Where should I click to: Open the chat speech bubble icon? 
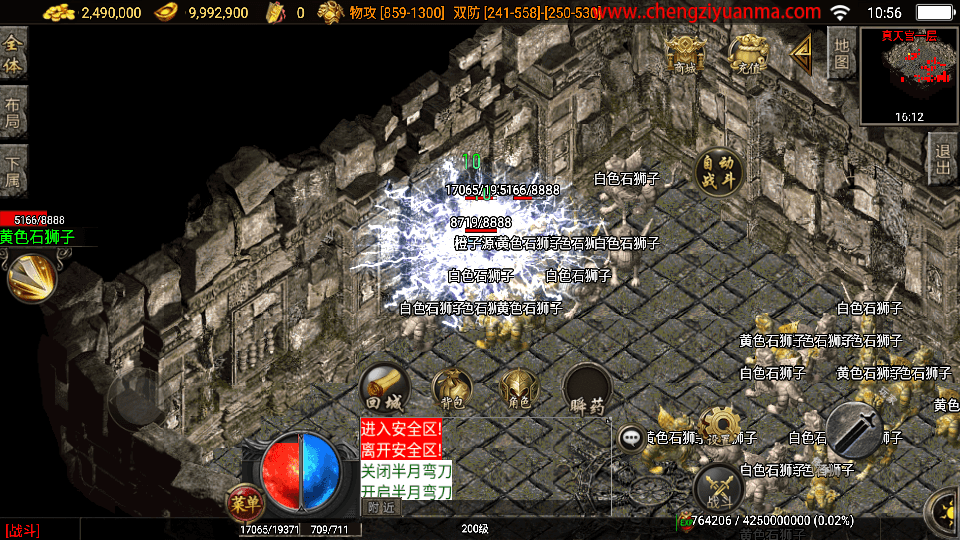(x=630, y=437)
